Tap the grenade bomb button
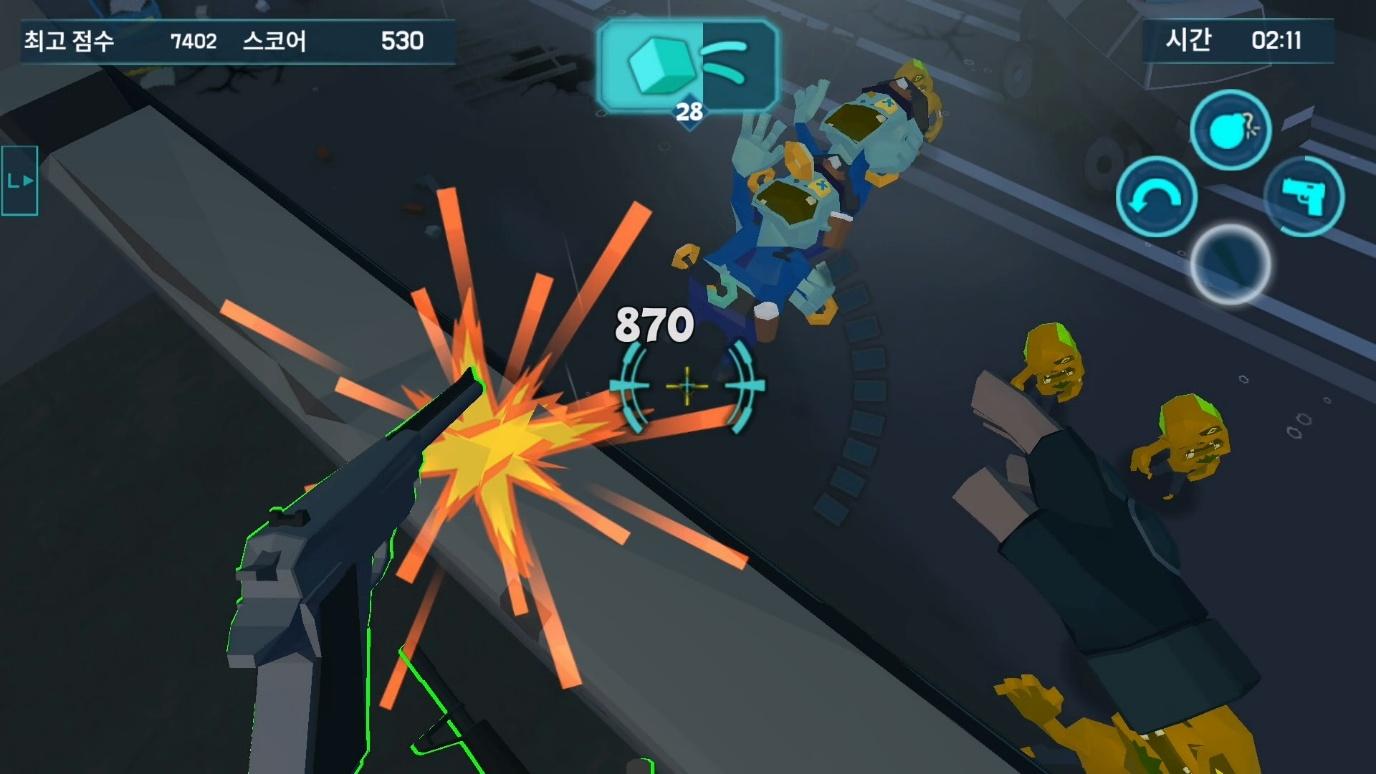The image size is (1376, 774). pyautogui.click(x=1230, y=130)
